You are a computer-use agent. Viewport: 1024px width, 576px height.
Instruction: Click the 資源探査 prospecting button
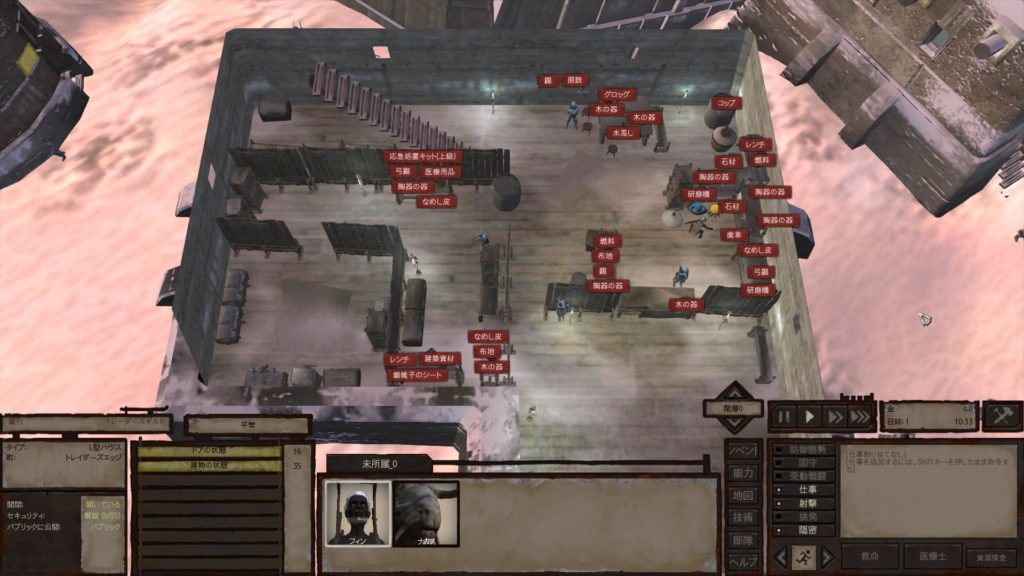coord(990,556)
